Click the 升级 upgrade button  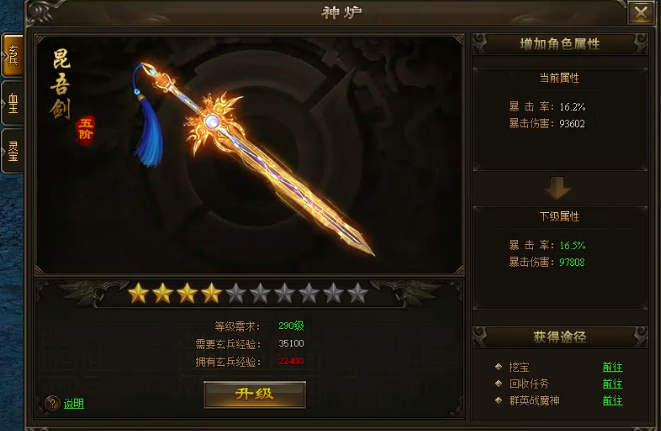(x=254, y=393)
